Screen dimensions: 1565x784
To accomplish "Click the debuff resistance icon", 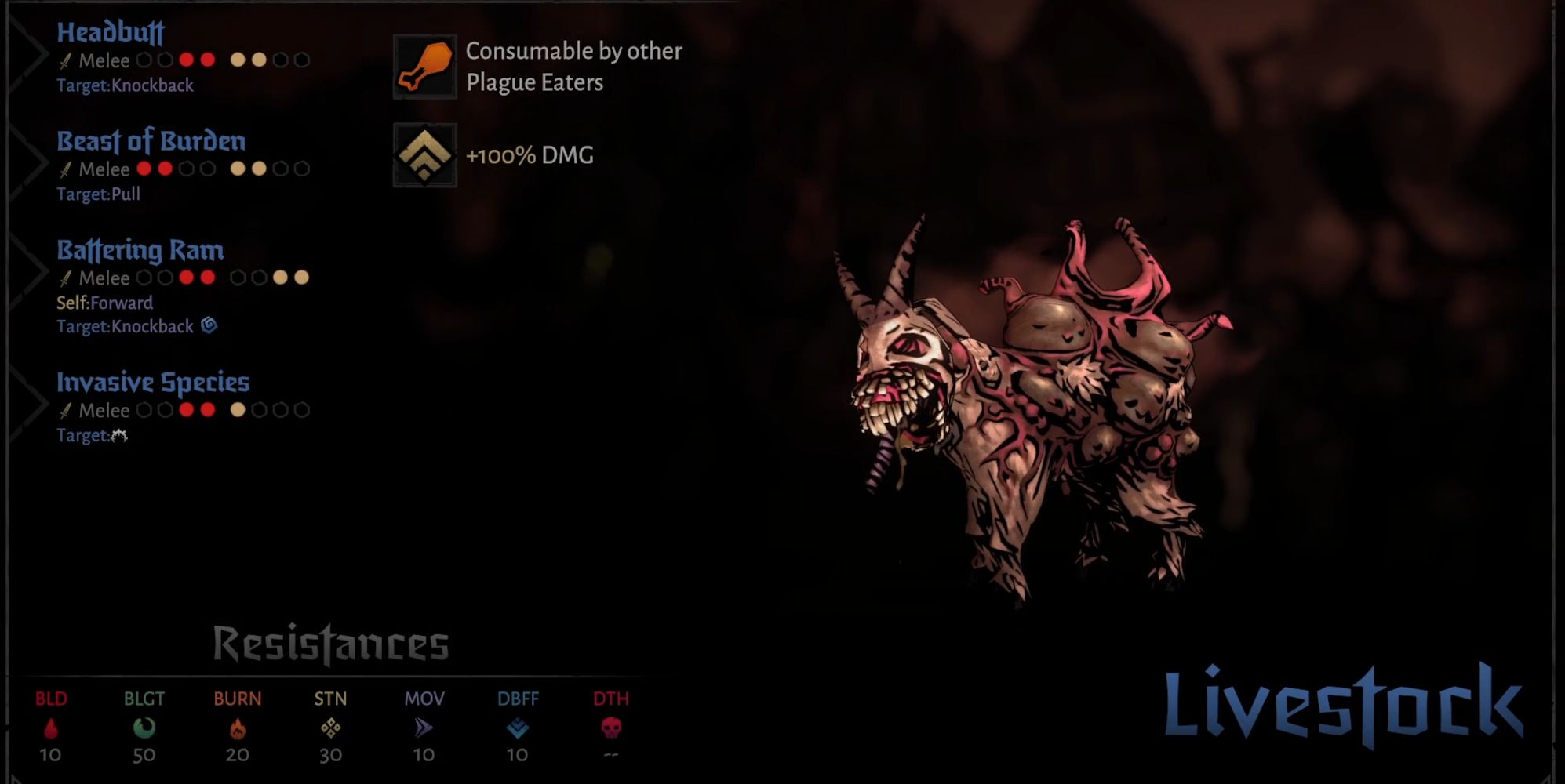I will [518, 729].
